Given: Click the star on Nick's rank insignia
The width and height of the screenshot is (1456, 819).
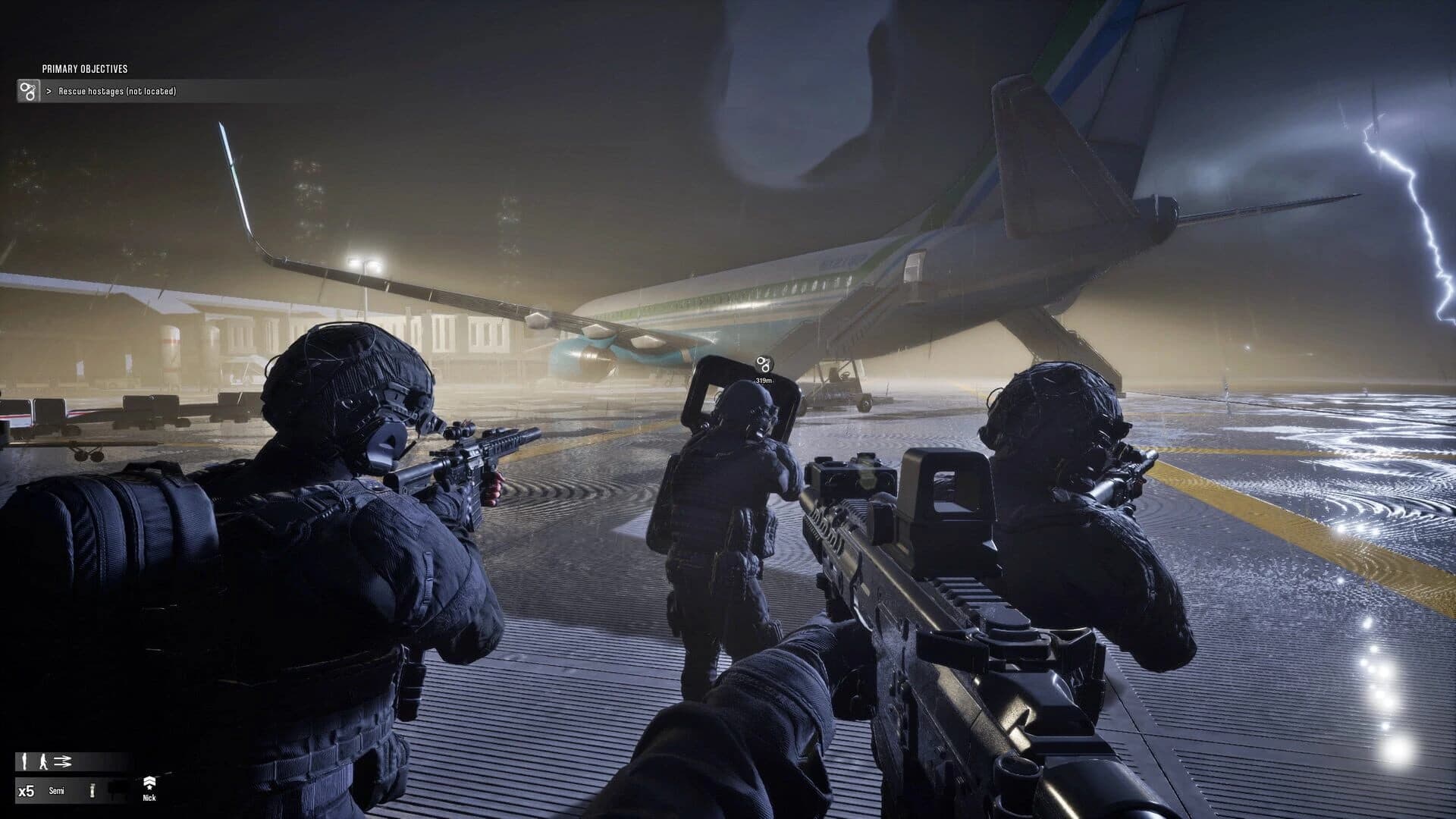Looking at the screenshot, I should [149, 789].
